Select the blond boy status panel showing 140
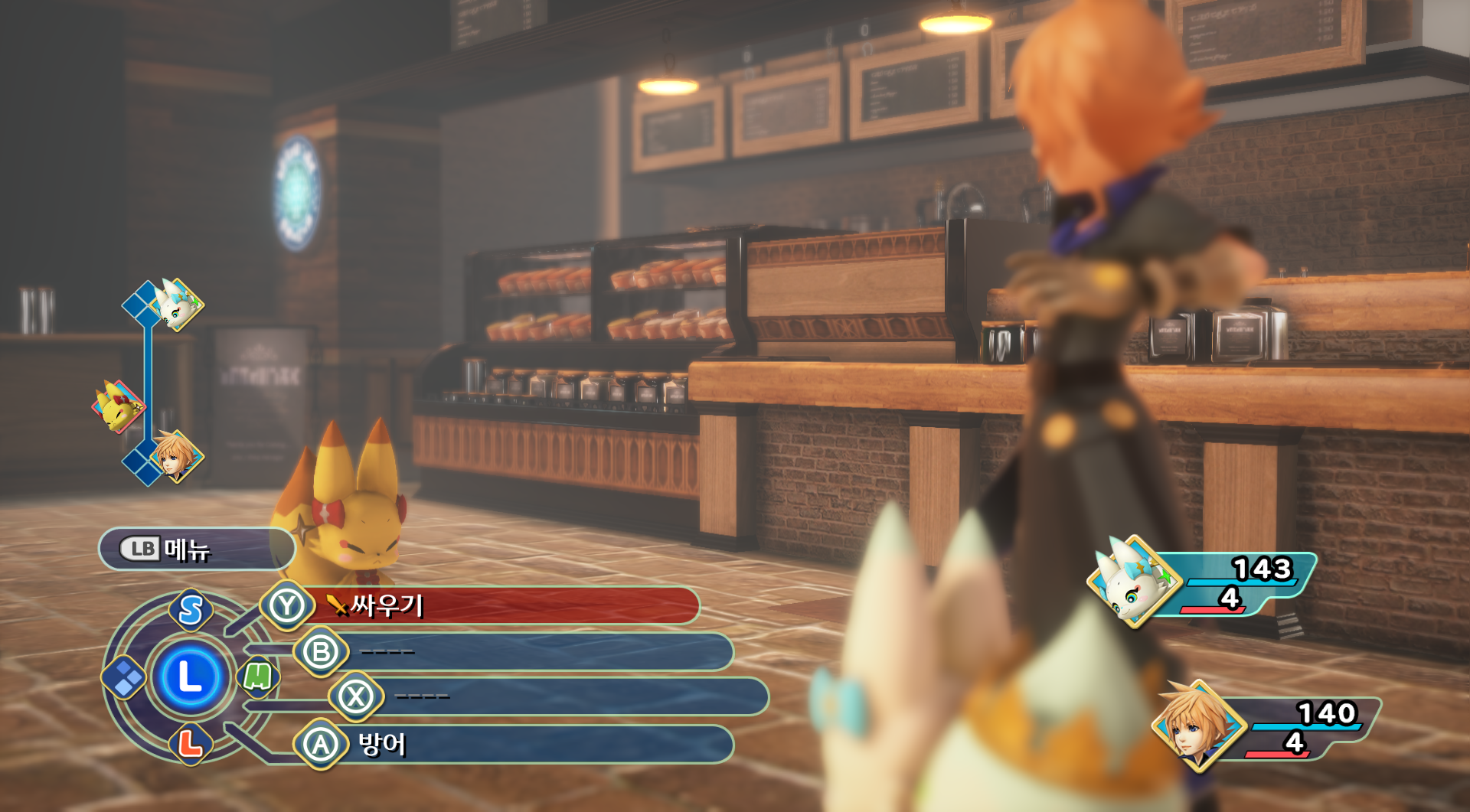 click(x=1267, y=726)
